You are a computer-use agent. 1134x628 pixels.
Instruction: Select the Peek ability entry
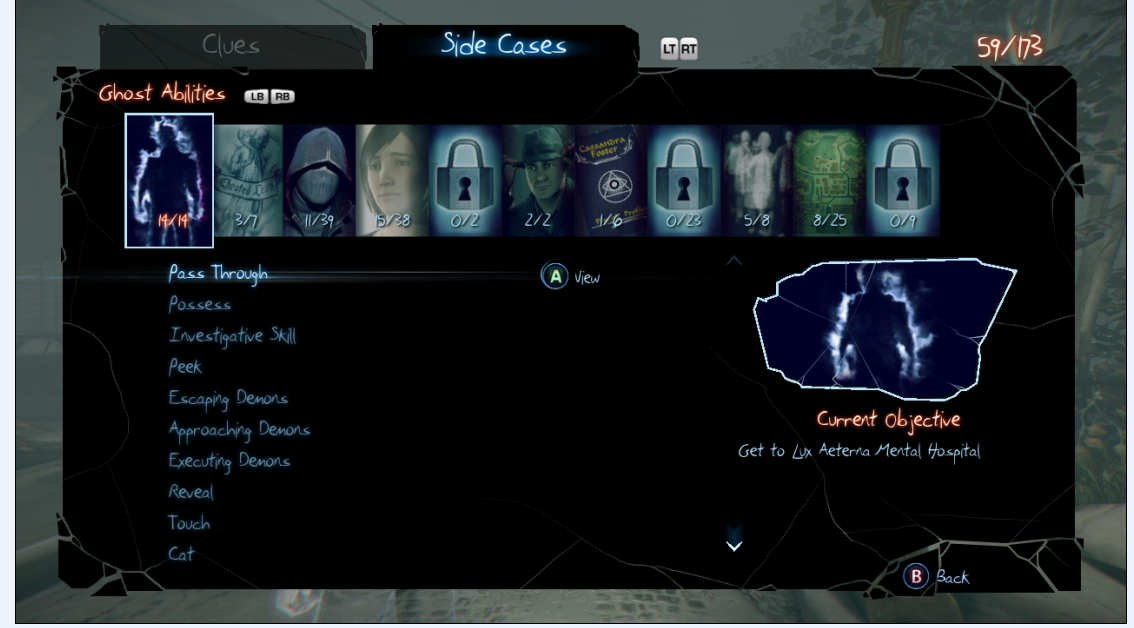click(185, 367)
